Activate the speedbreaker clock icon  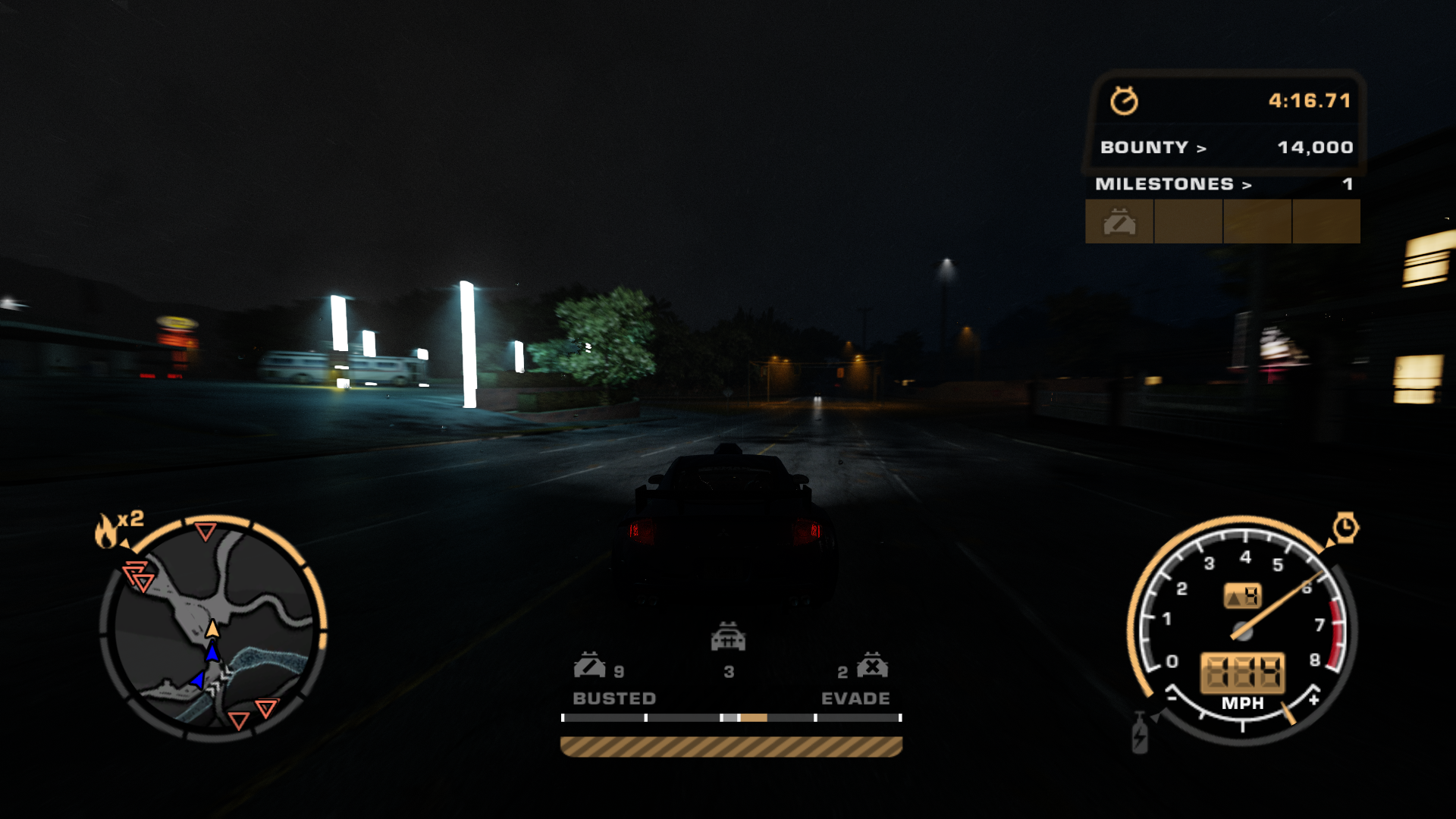[1345, 527]
